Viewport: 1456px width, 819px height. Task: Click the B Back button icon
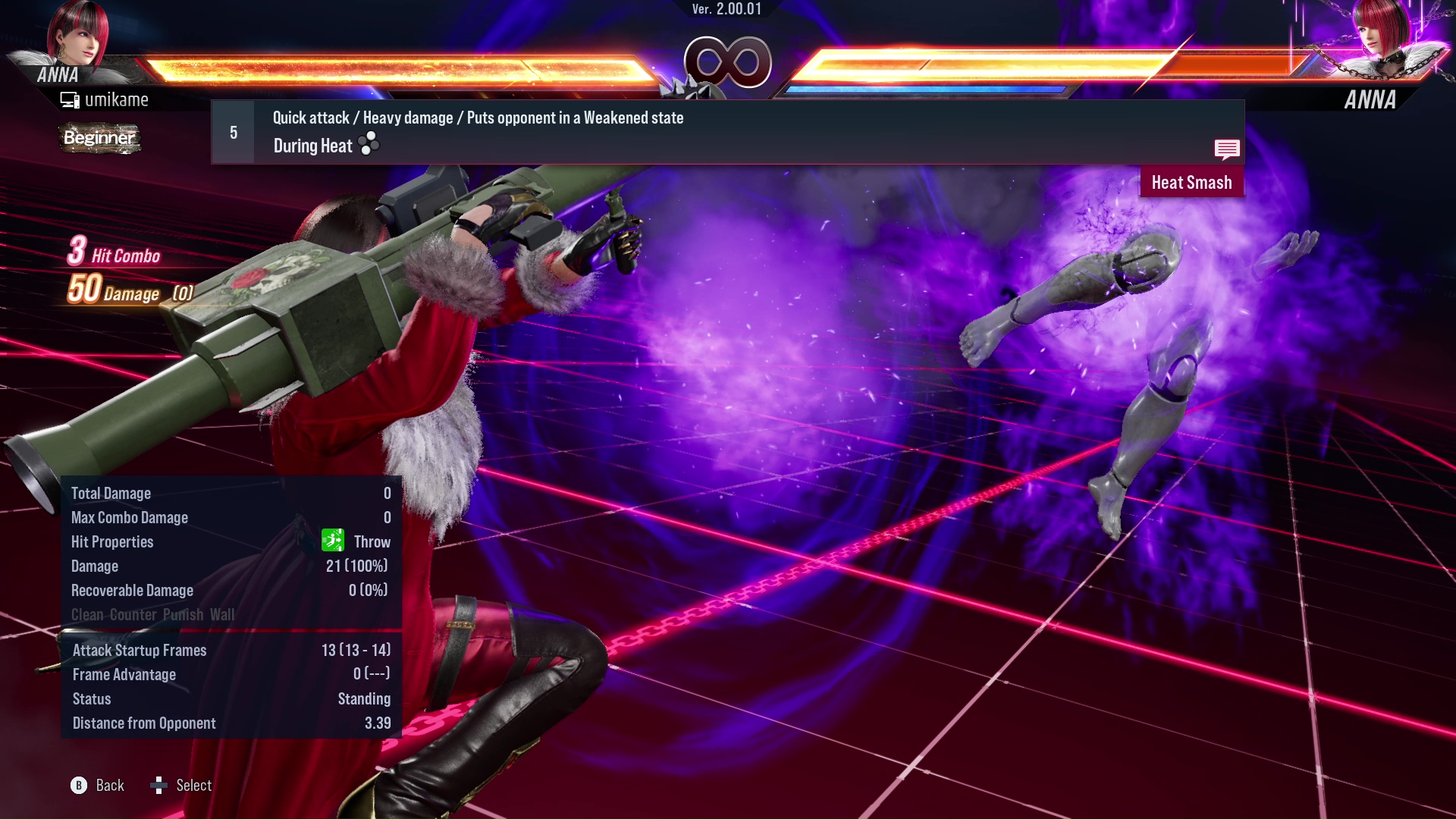78,786
